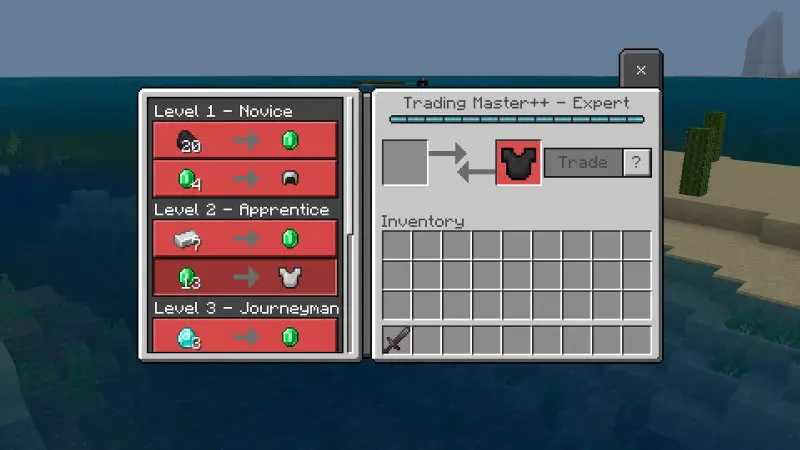Viewport: 800px width, 450px height.
Task: Select the 7 iron ingots for emerald trade
Action: pos(244,238)
